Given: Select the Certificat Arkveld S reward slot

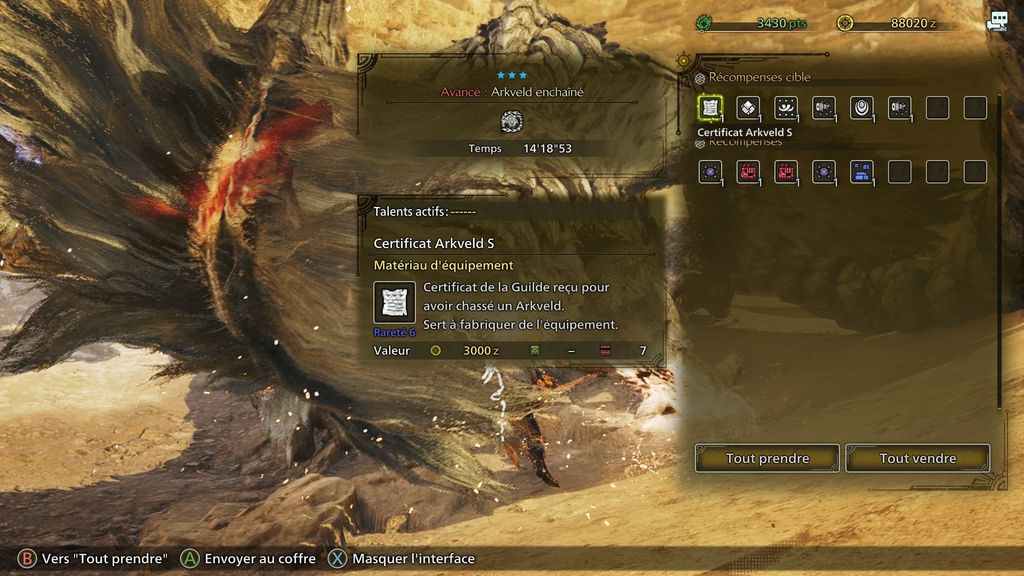Looking at the screenshot, I should pos(710,107).
